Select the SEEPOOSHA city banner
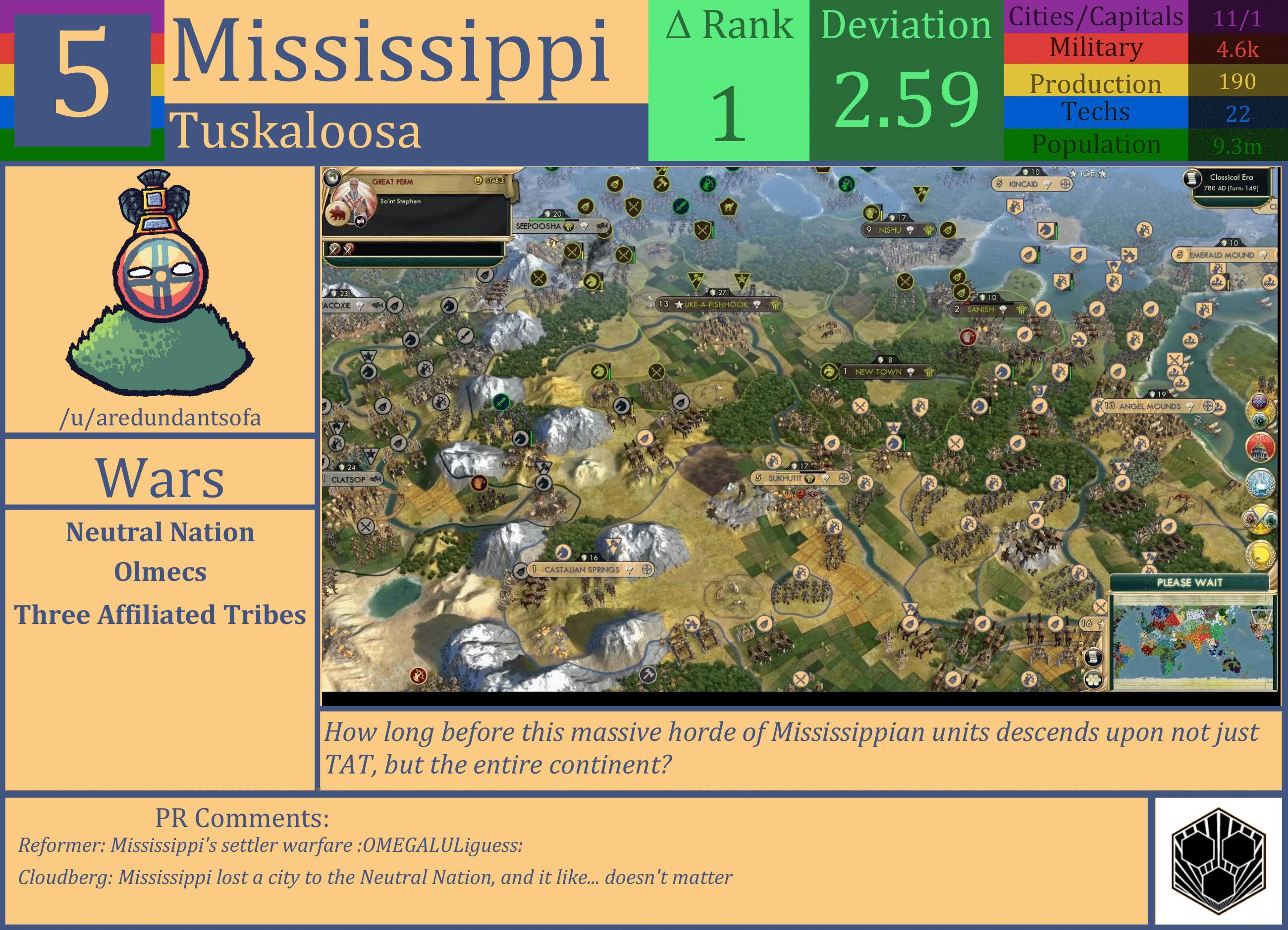 539,227
